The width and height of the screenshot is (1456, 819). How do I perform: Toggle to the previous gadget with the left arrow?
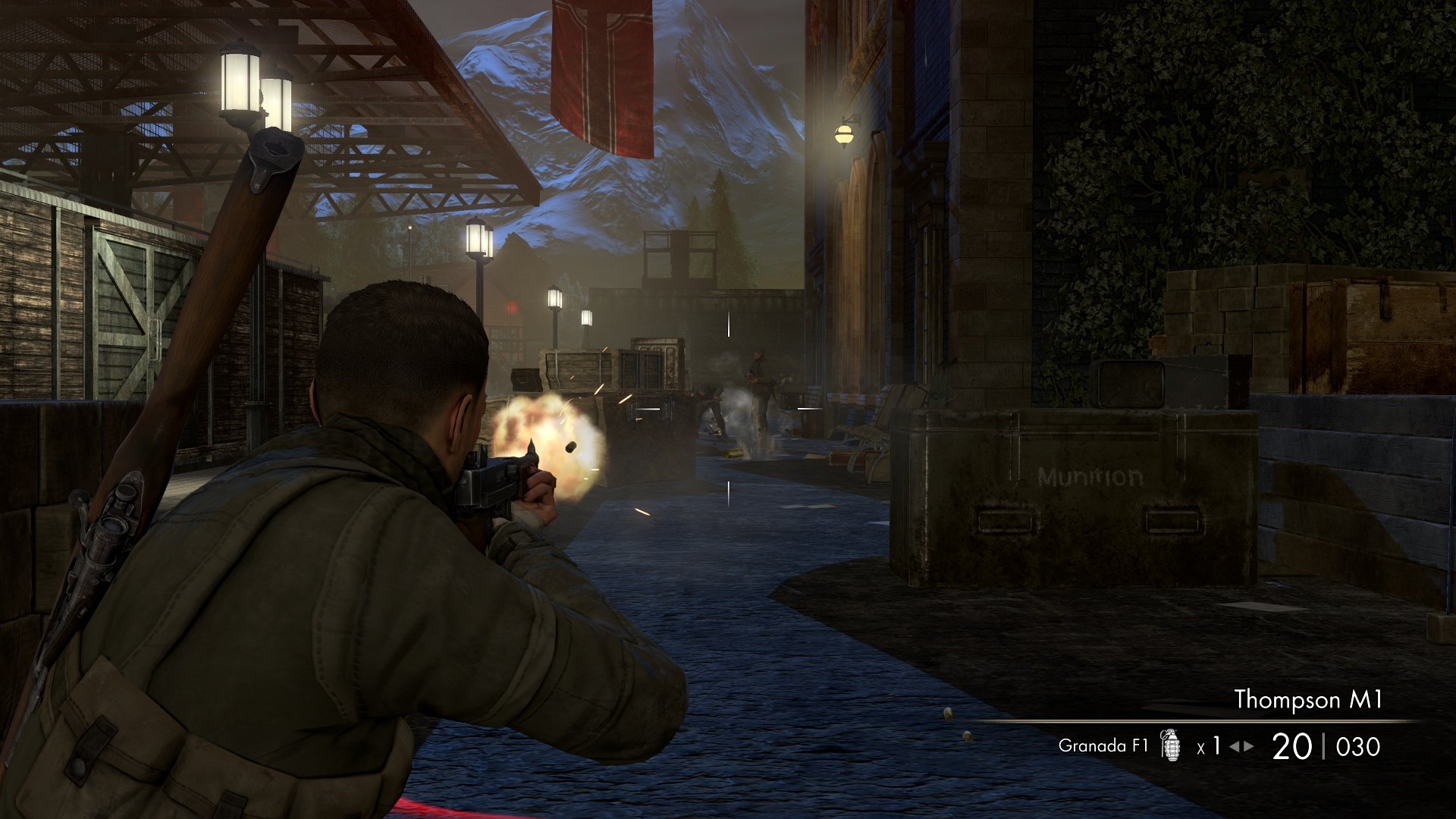1236,745
